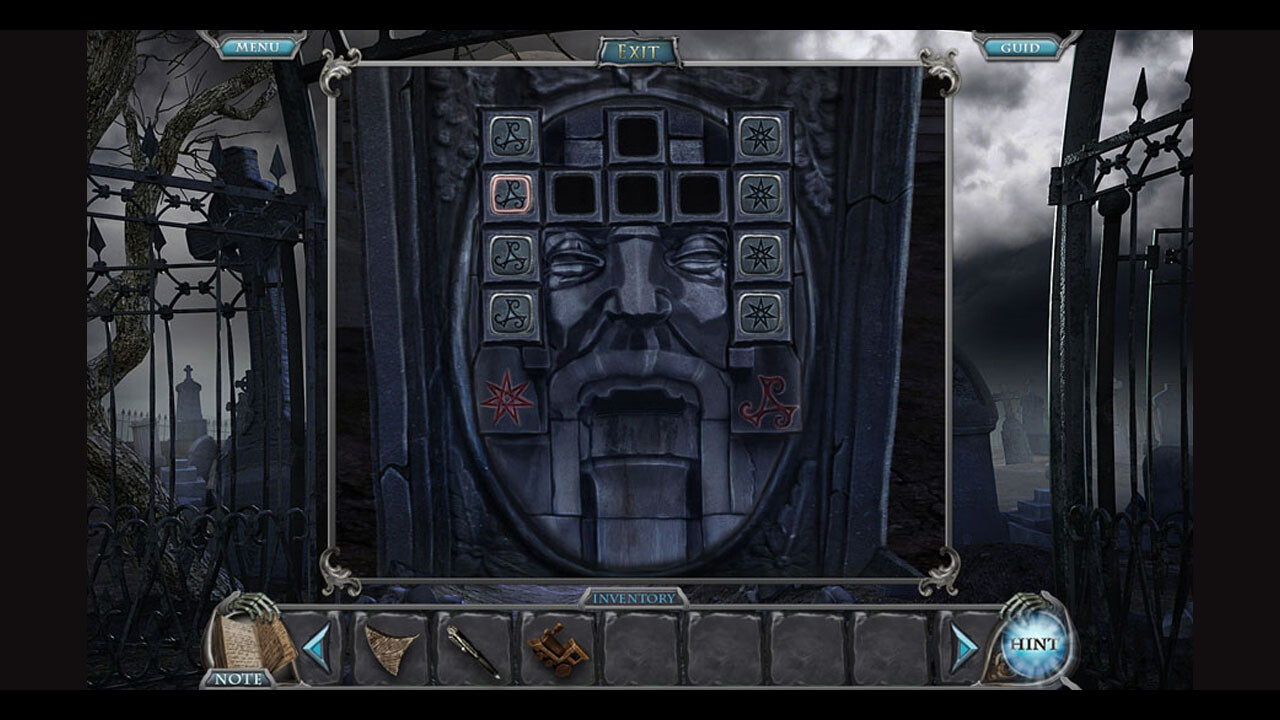
Task: Select the torn cloth inventory item
Action: click(391, 647)
